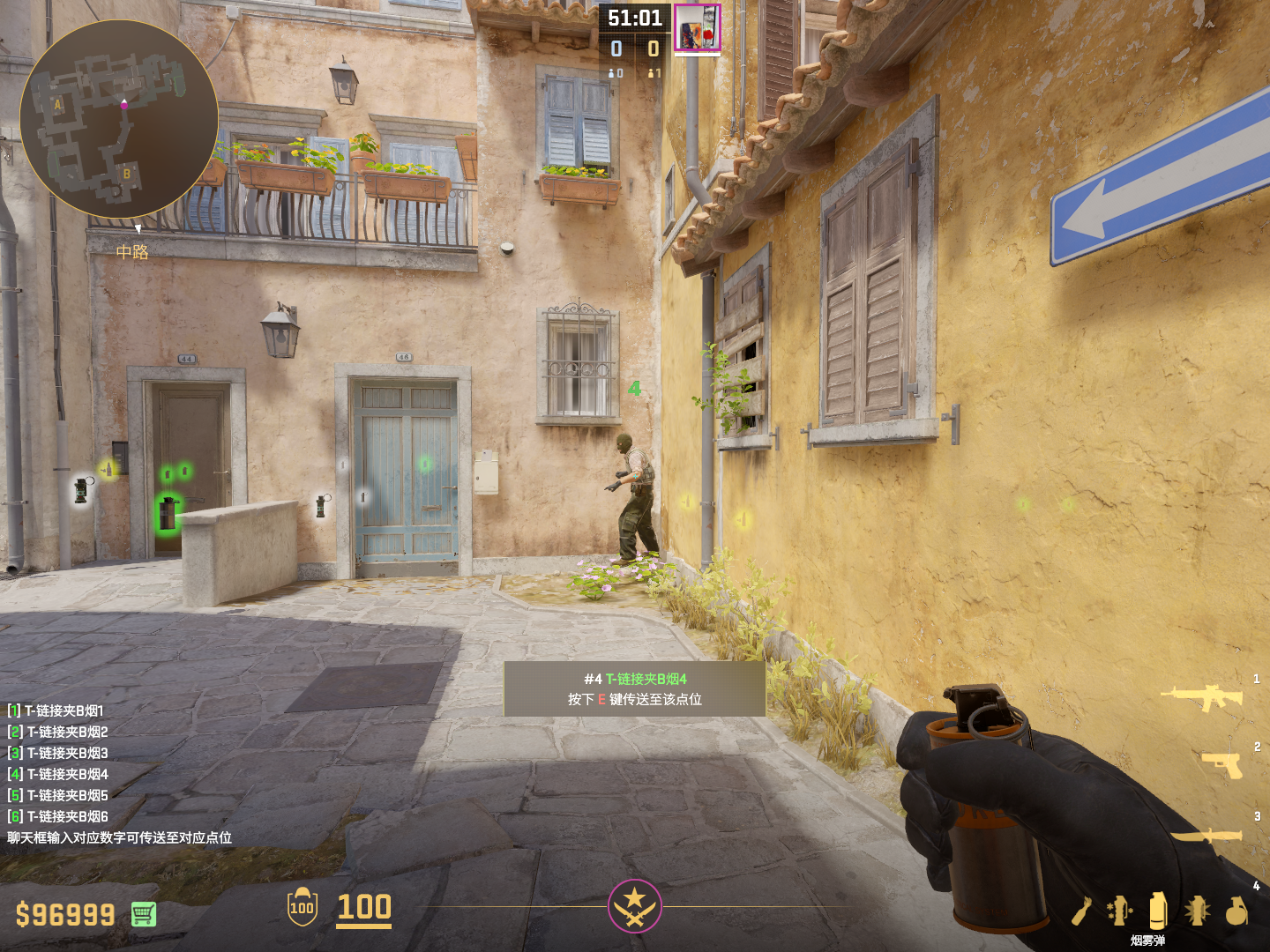Click the team emblem at bottom center
Screen dimensions: 1270x952
tap(634, 905)
